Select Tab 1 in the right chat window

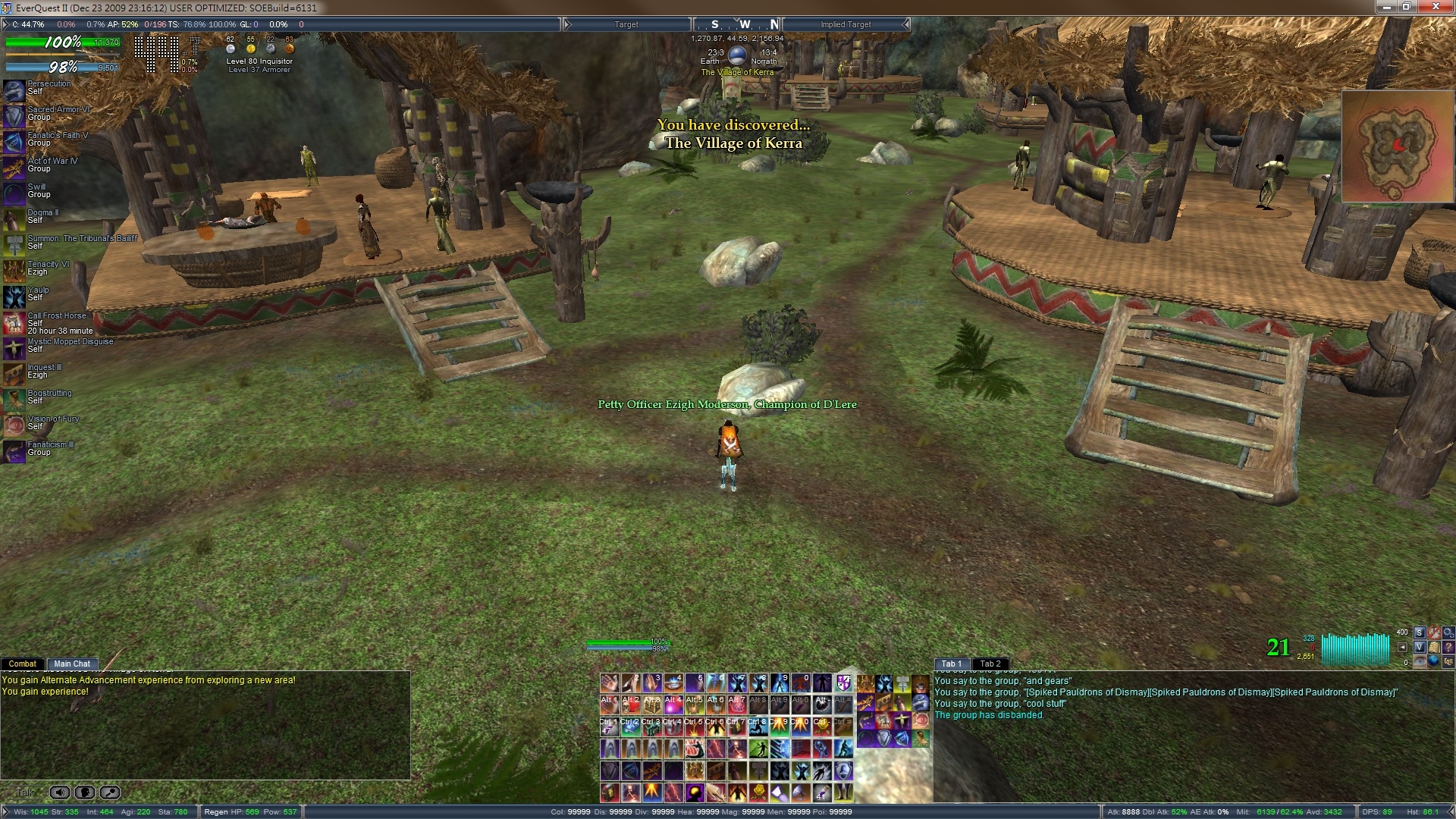(x=952, y=664)
